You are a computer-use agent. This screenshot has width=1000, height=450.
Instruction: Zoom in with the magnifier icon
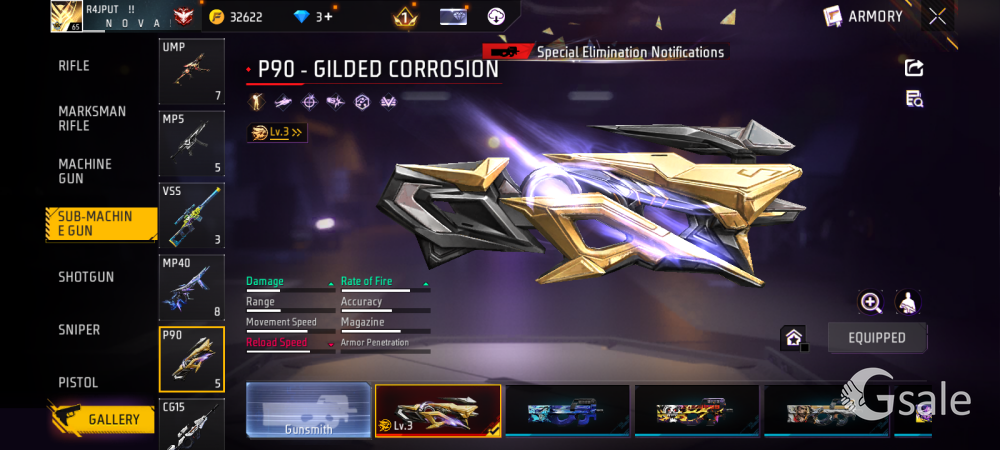pyautogui.click(x=871, y=302)
